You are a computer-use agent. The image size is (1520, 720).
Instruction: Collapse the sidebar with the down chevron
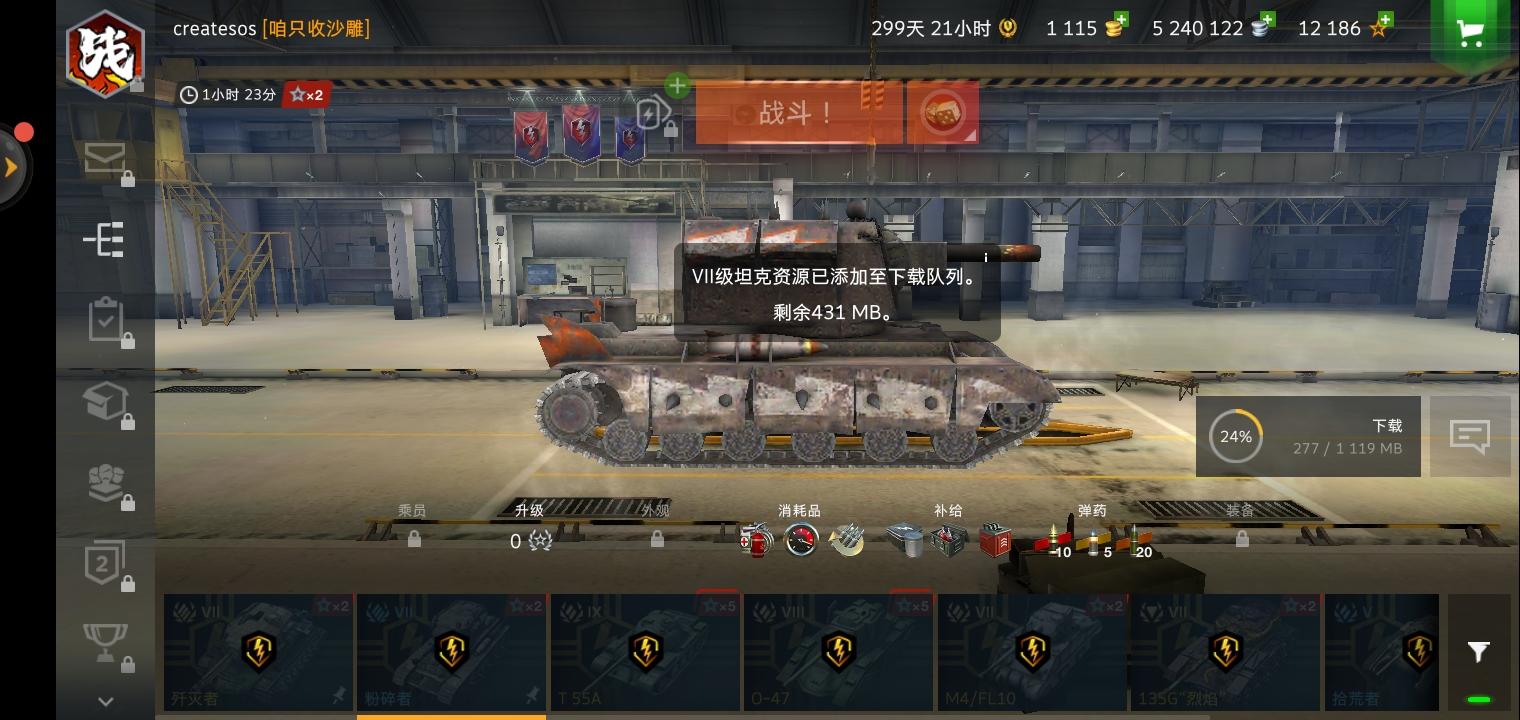point(104,699)
